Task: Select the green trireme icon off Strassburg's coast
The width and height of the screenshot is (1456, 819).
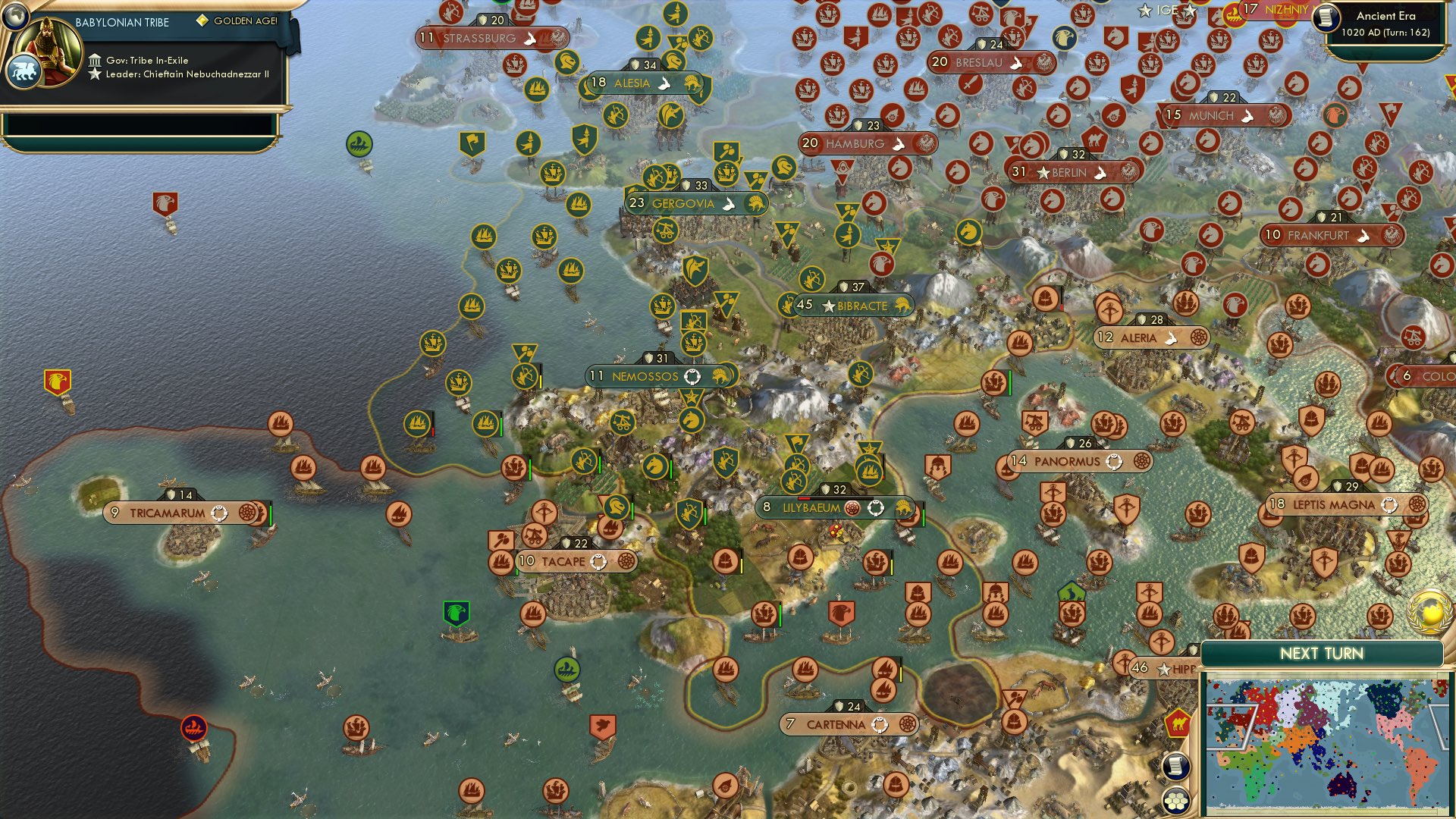Action: pyautogui.click(x=360, y=144)
